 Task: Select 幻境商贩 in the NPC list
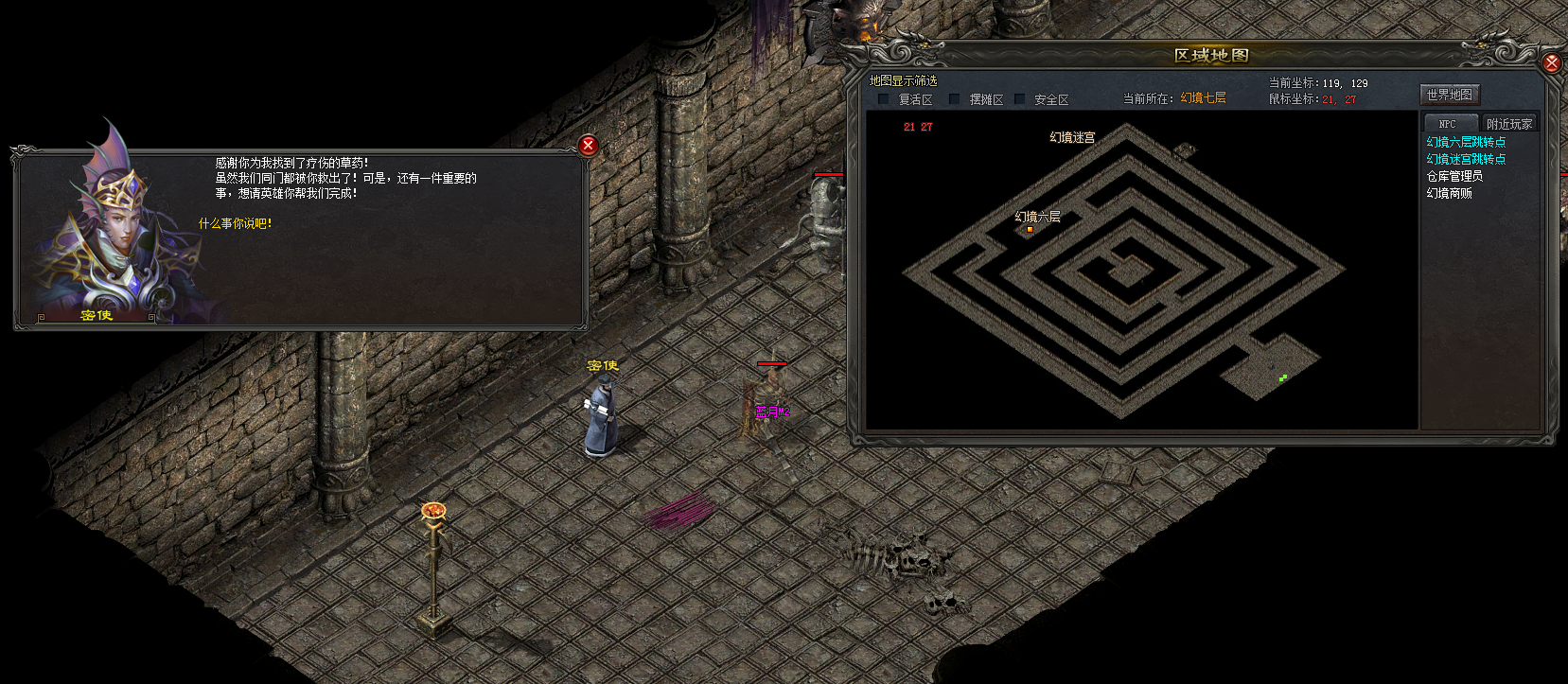pyautogui.click(x=1449, y=193)
